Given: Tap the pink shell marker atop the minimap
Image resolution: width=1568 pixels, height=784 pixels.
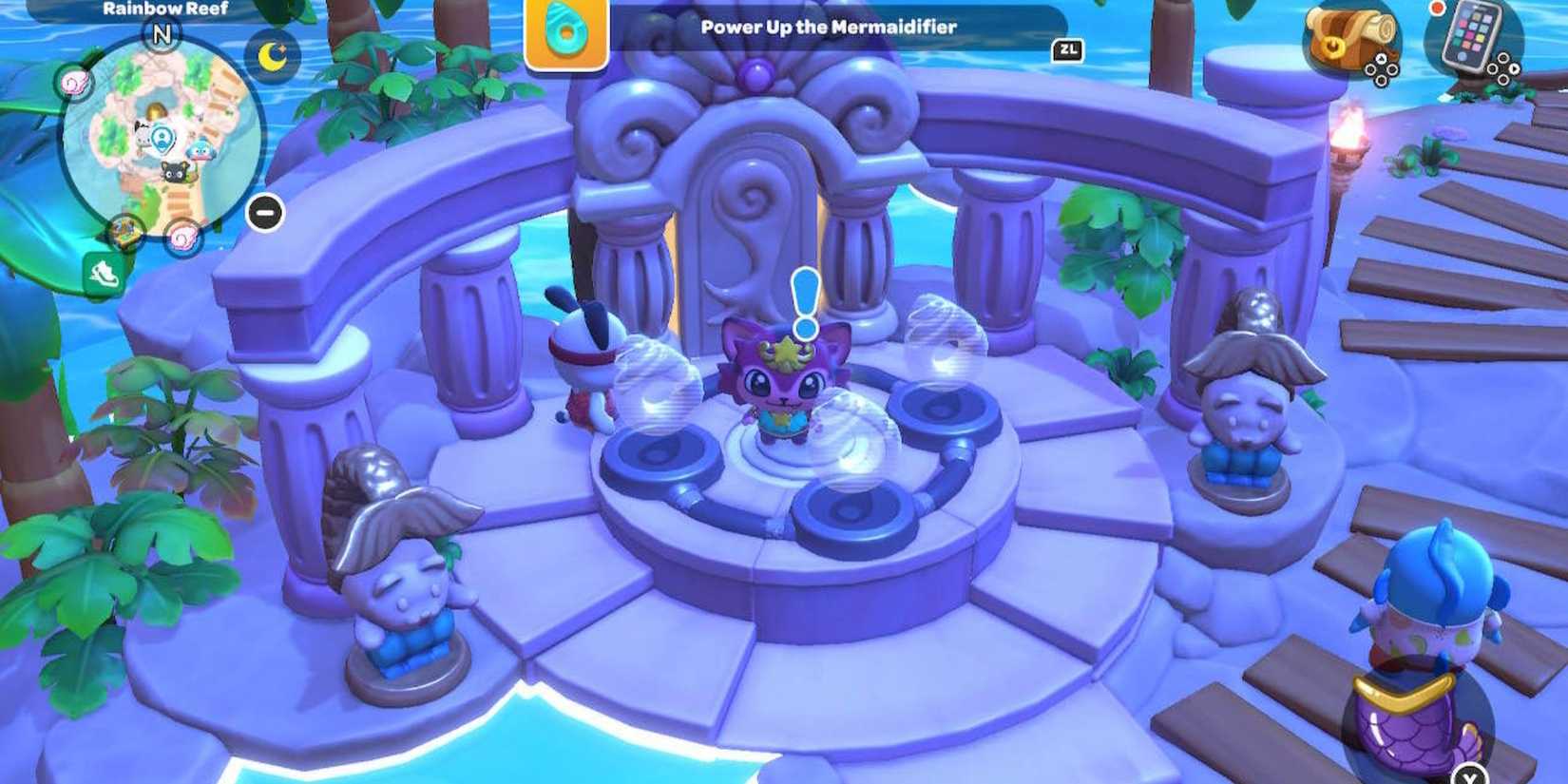Looking at the screenshot, I should (71, 81).
